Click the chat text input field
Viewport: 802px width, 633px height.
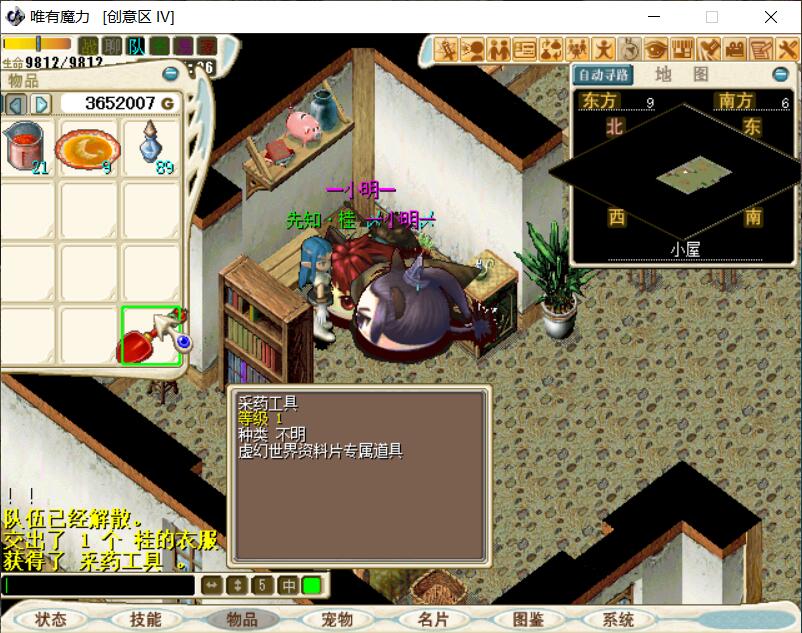pyautogui.click(x=98, y=585)
